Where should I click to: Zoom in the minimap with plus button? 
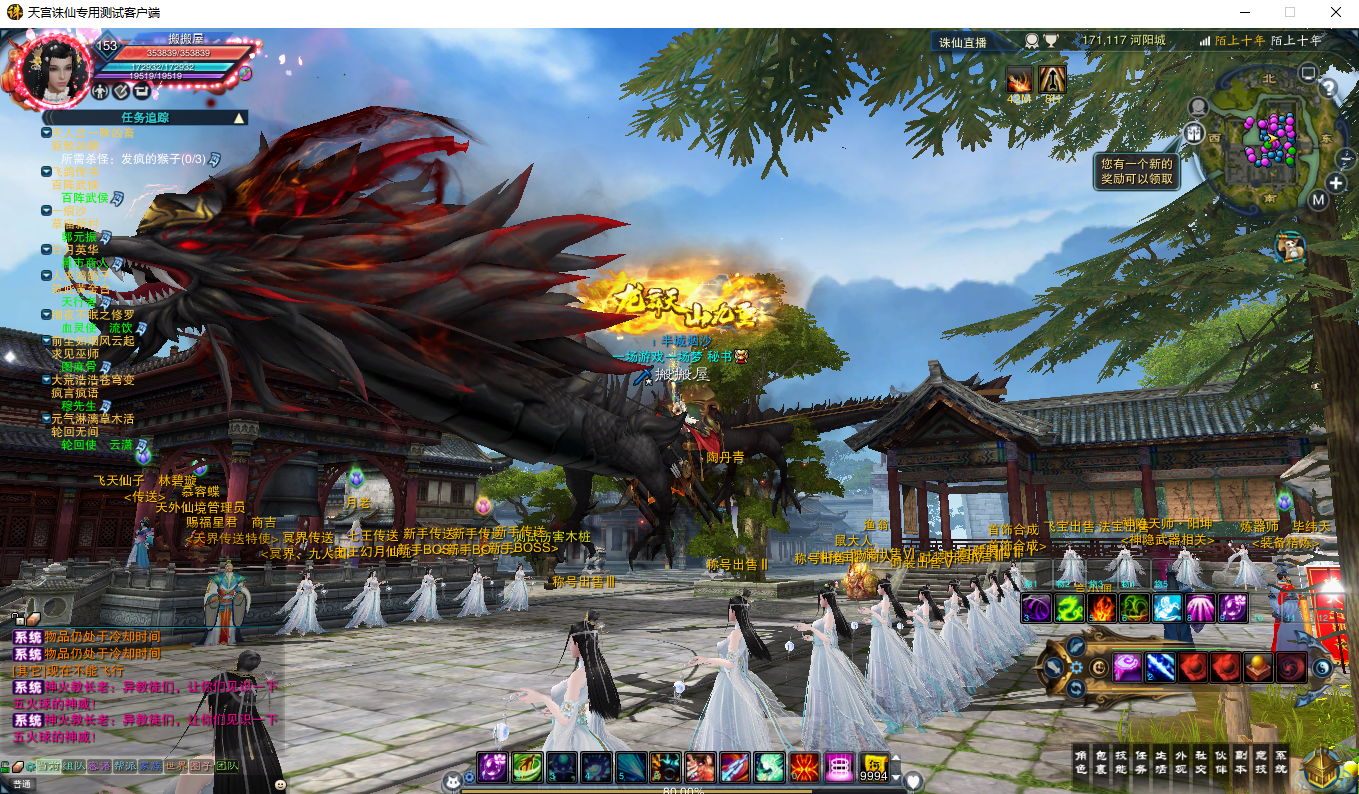[x=1337, y=183]
